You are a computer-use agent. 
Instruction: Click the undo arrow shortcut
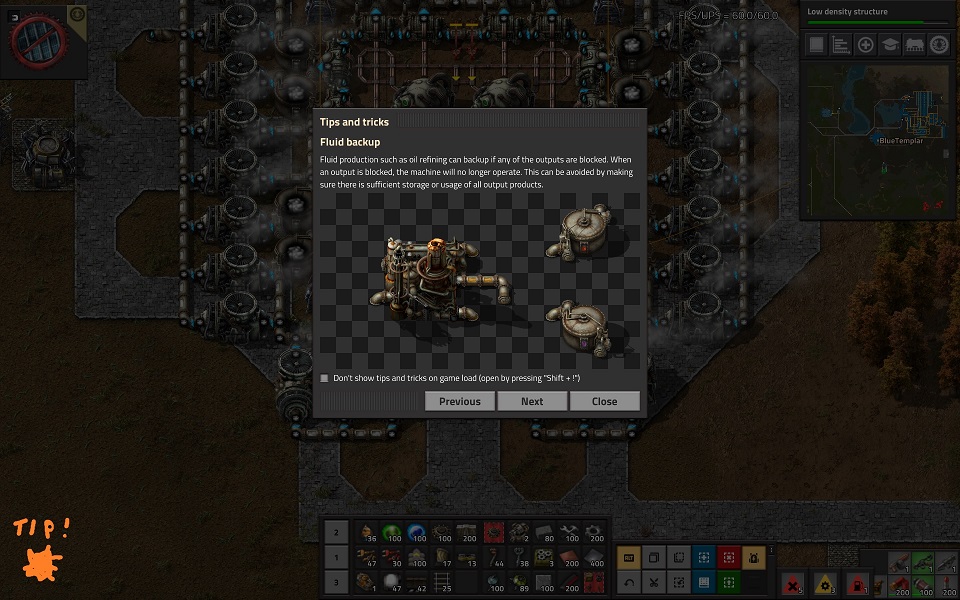point(629,582)
